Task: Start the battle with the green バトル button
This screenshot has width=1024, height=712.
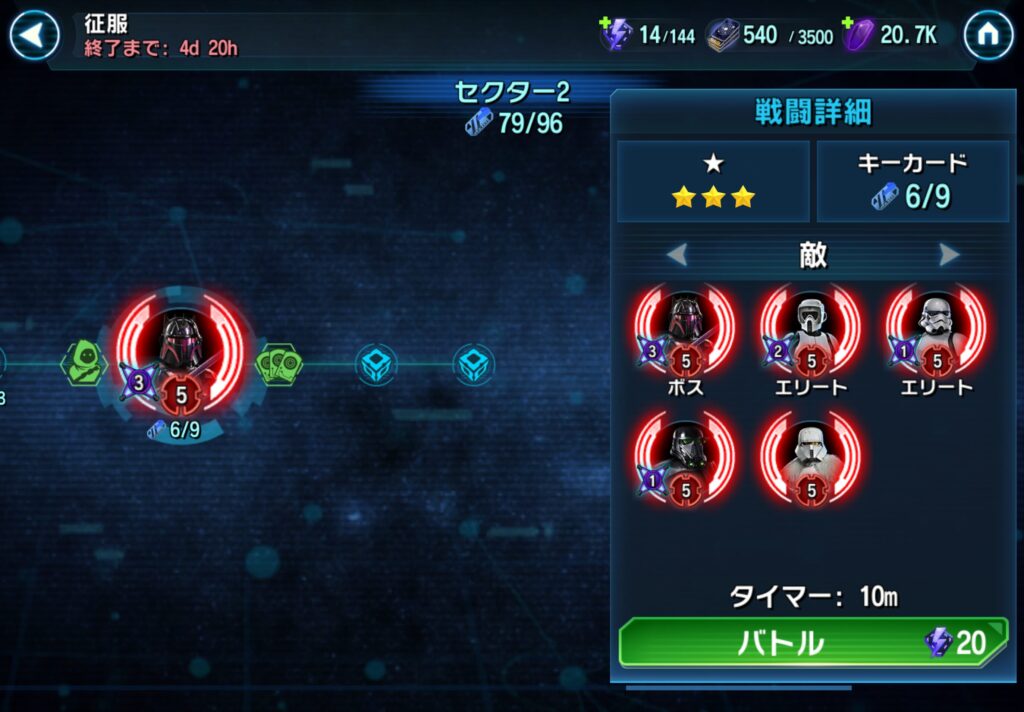Action: [812, 642]
